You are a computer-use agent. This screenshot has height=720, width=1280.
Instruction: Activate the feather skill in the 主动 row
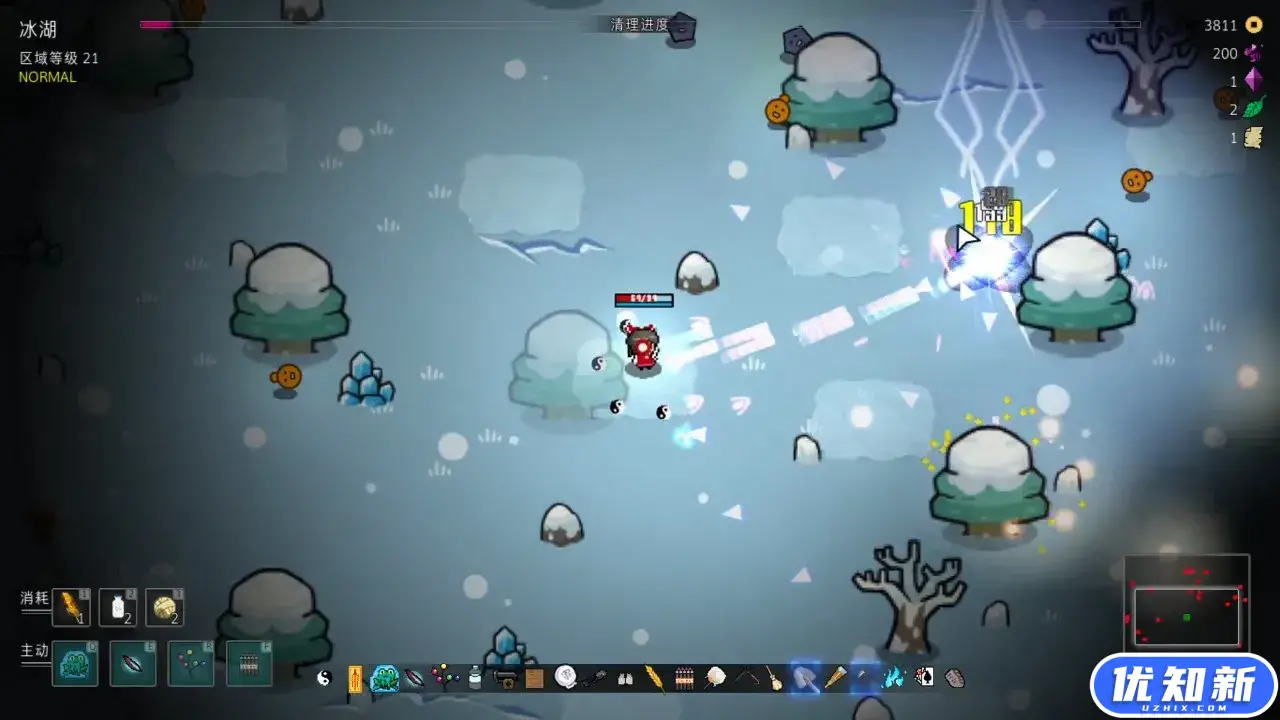(x=133, y=663)
